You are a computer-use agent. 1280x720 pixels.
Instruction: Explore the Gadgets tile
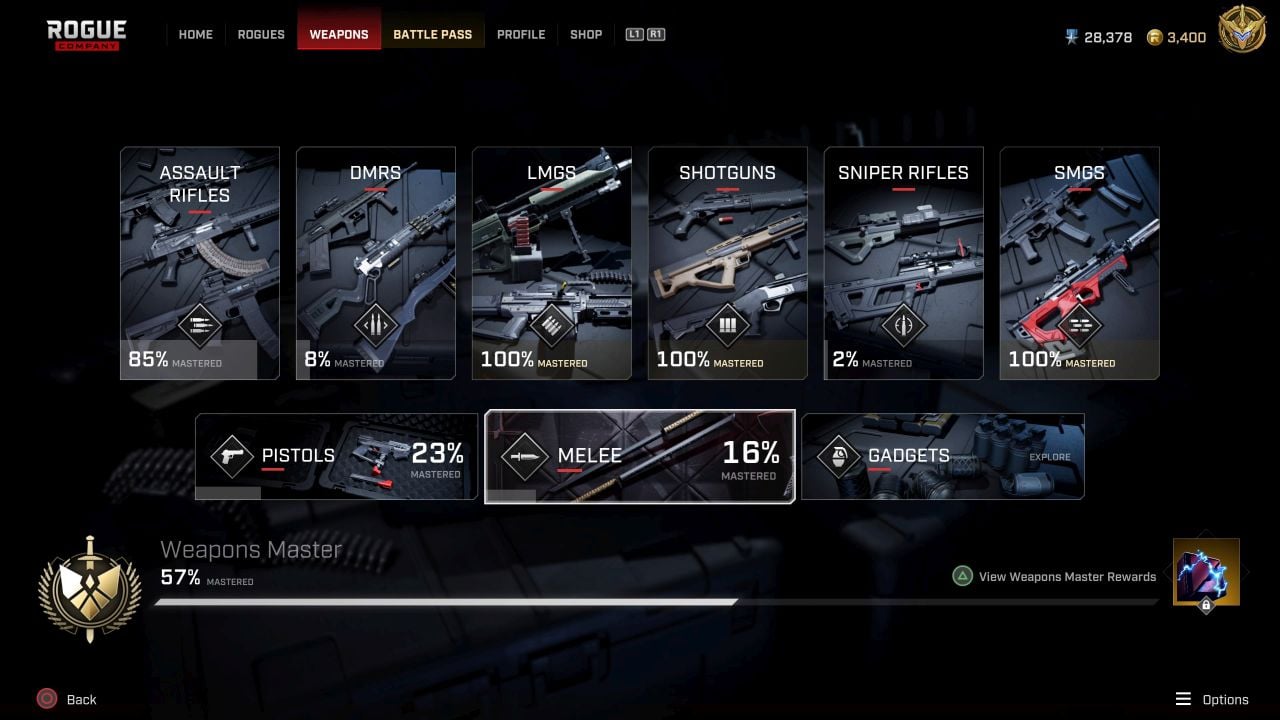[x=943, y=456]
